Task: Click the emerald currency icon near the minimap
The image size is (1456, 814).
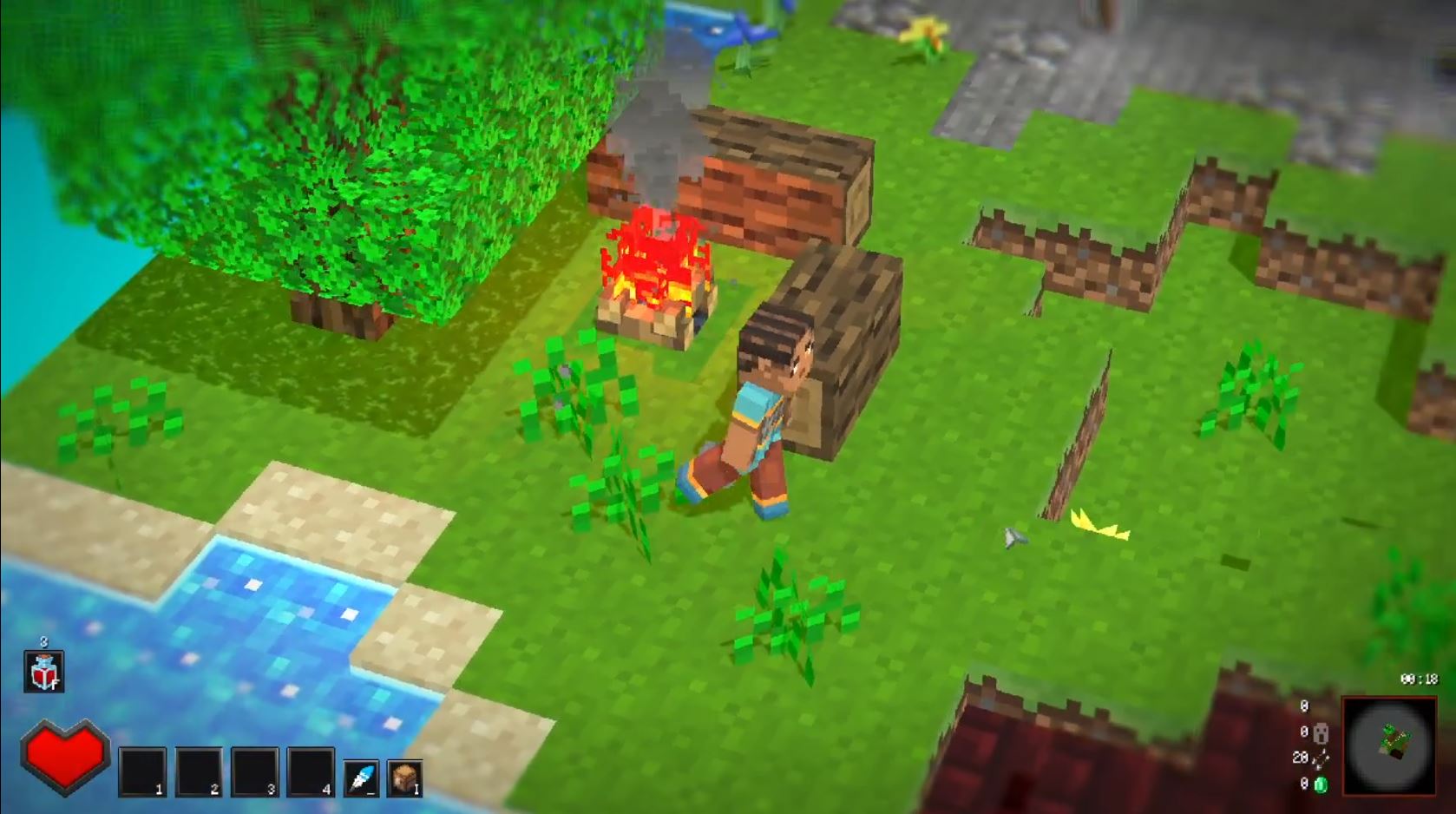Action: 1322,784
